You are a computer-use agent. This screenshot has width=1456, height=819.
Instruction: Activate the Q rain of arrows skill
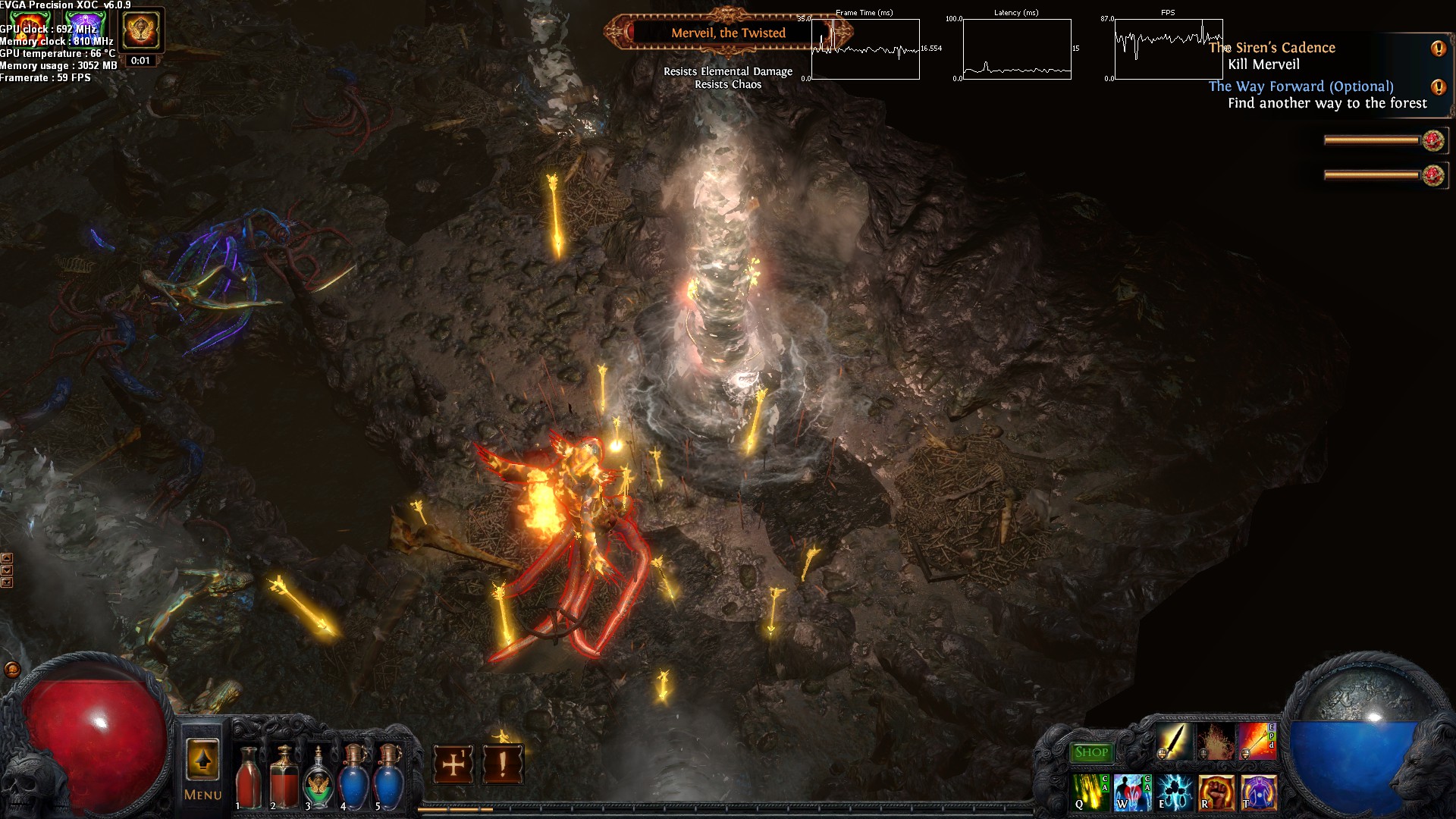point(1090,792)
